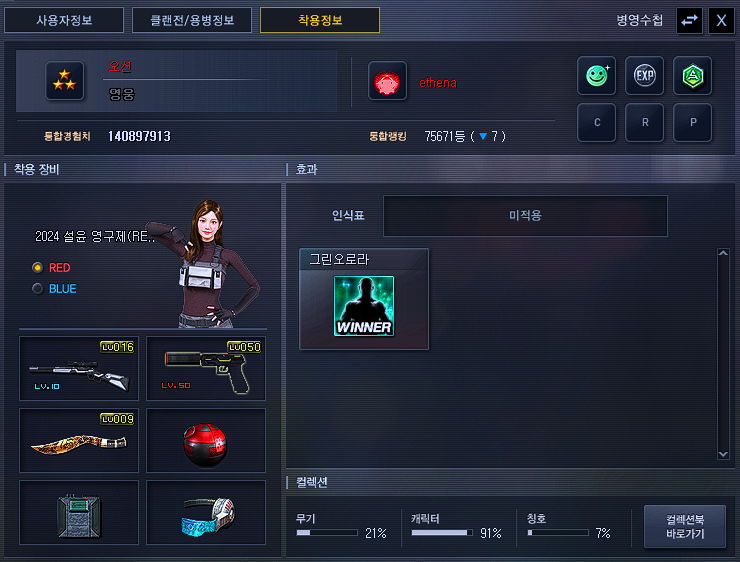Viewport: 740px width, 562px height.
Task: Select the LV.009 curved knife slot
Action: [78, 440]
